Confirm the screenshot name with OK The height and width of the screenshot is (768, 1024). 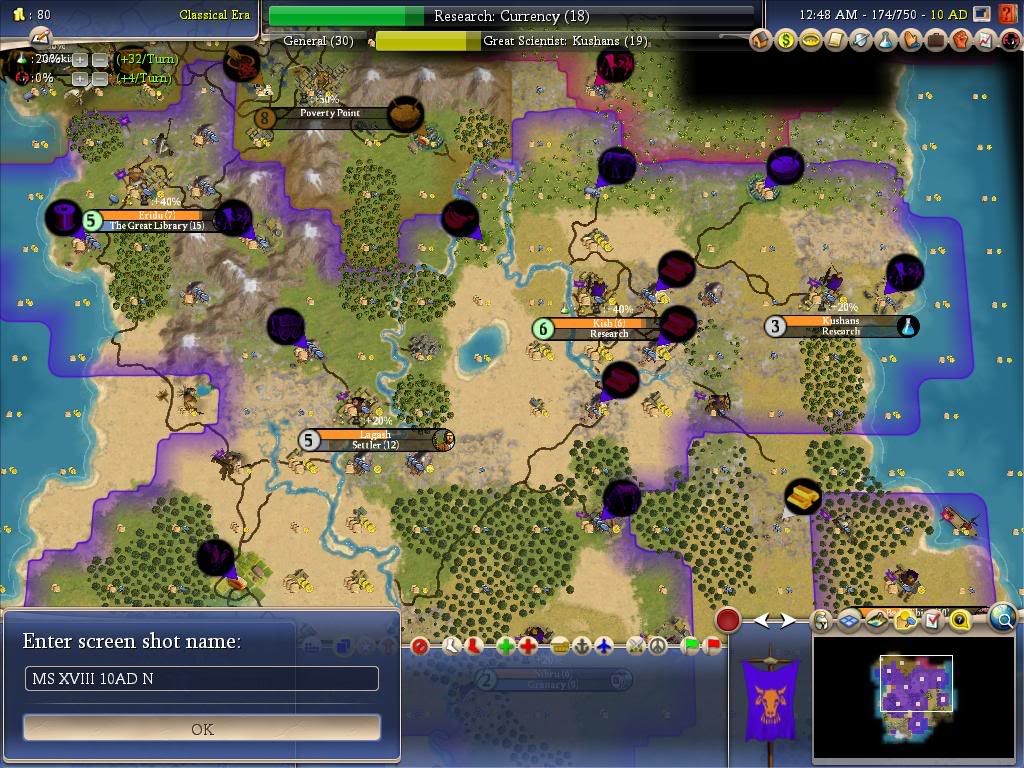(202, 728)
